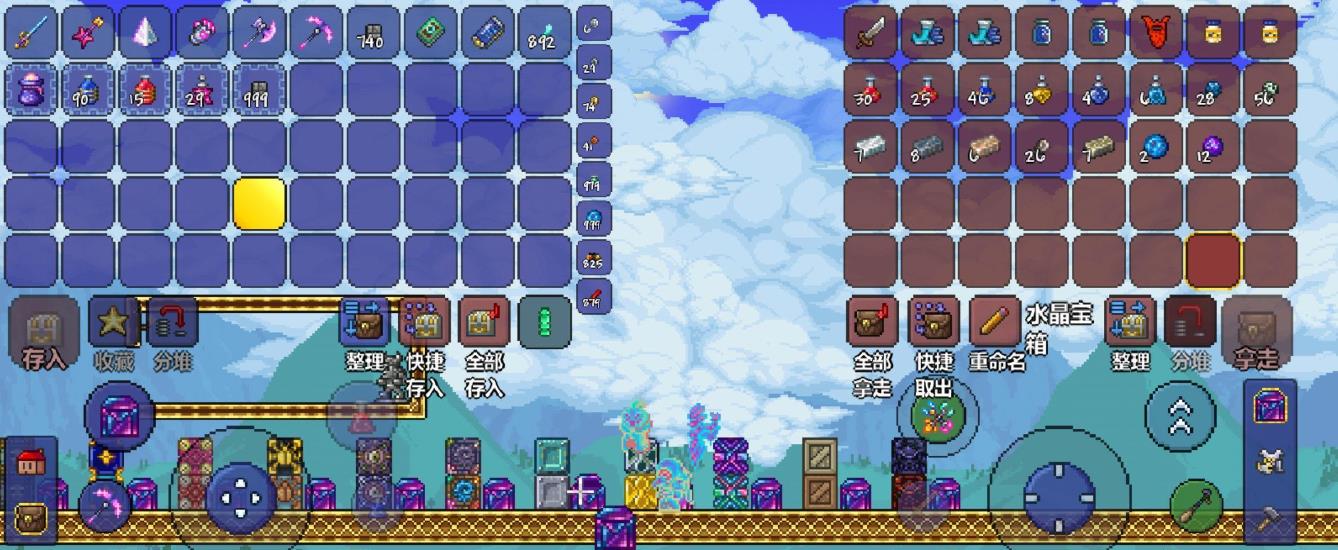Select the pink pickaxe in the hotbar
This screenshot has height=550, width=1338.
(317, 33)
